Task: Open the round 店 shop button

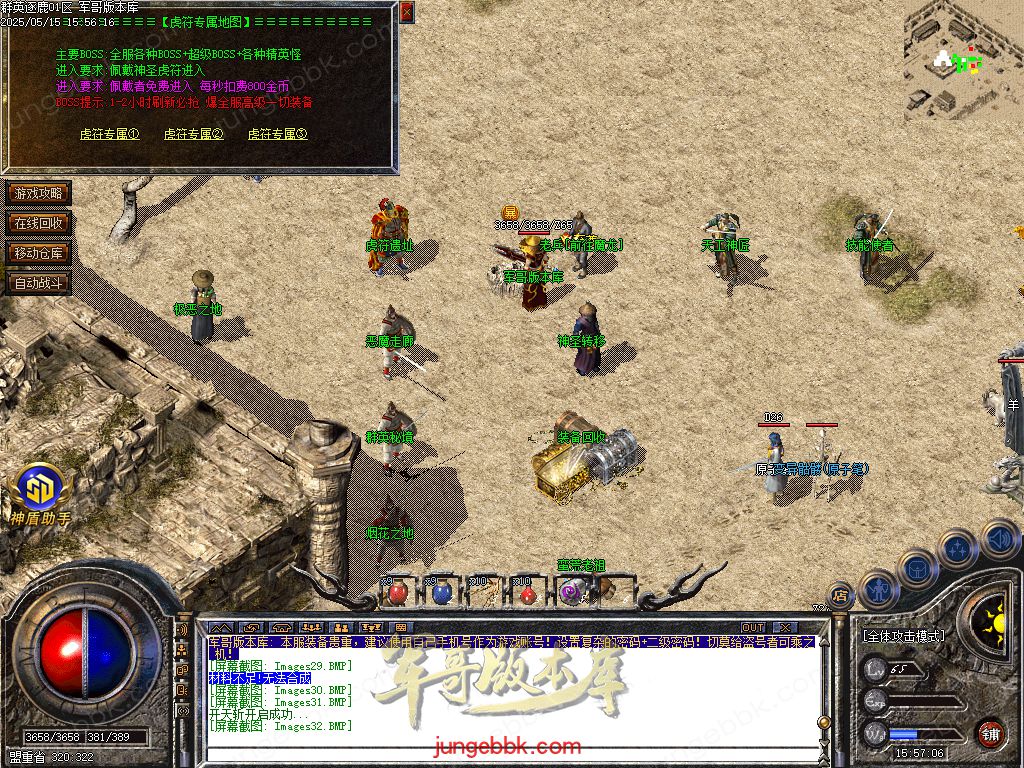Action: (841, 596)
